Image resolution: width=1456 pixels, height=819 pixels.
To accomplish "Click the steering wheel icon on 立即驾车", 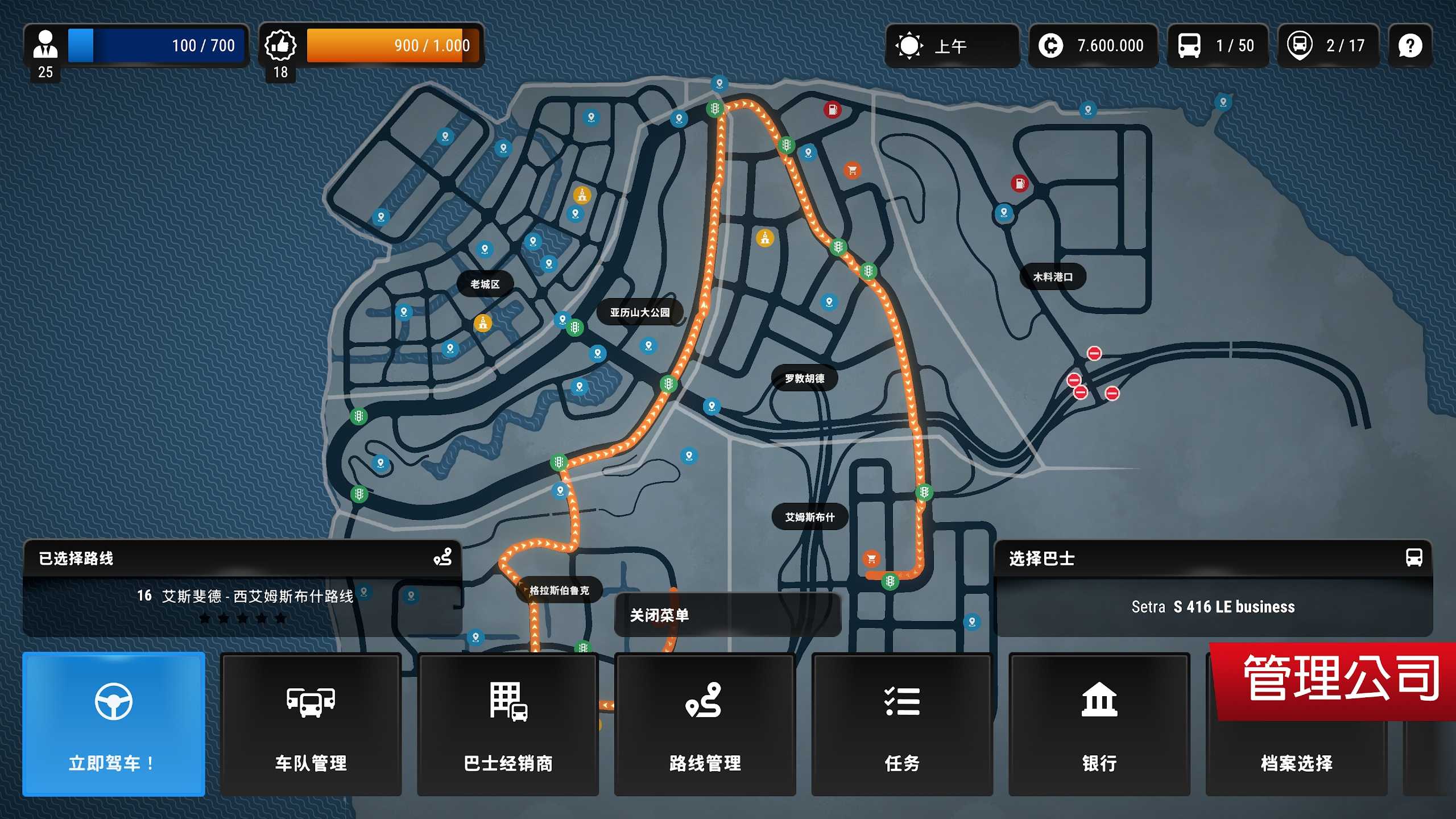I will click(x=113, y=701).
